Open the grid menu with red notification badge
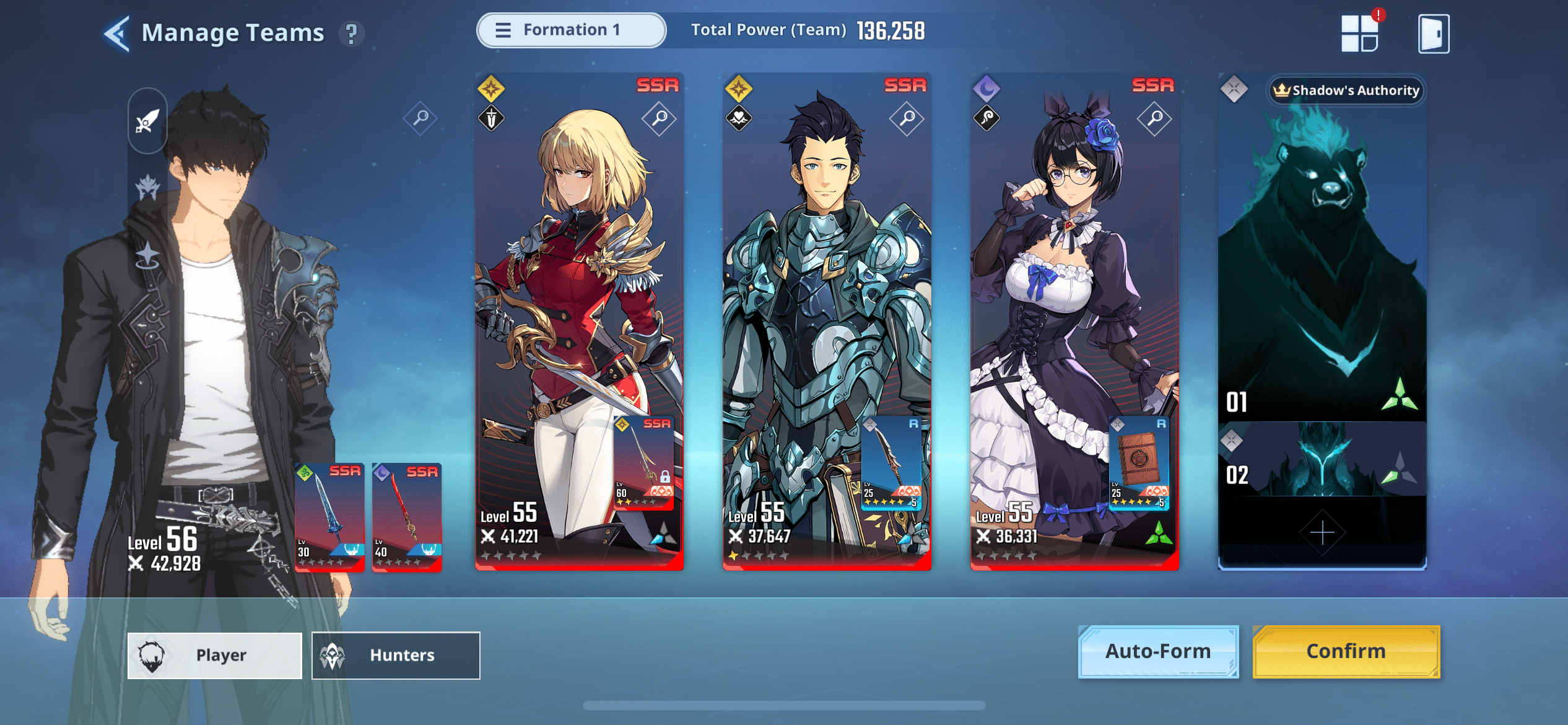This screenshot has width=1568, height=725. pyautogui.click(x=1361, y=34)
